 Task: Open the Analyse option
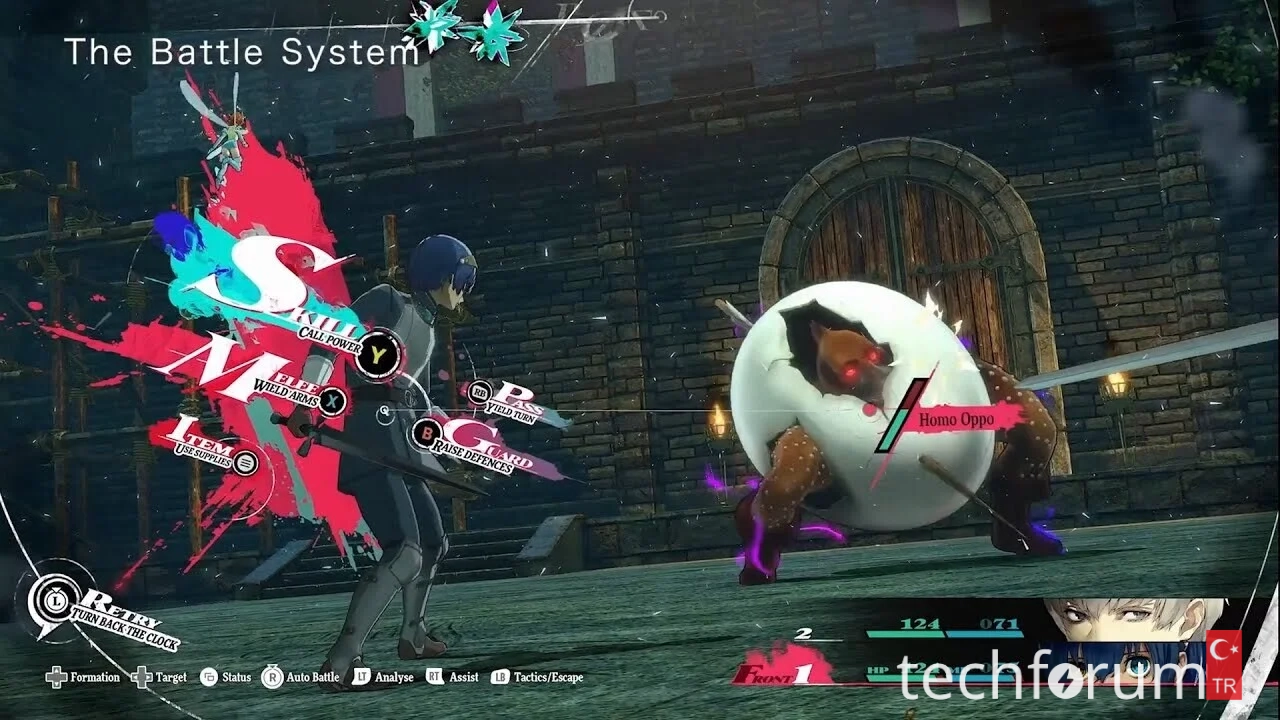pyautogui.click(x=383, y=678)
